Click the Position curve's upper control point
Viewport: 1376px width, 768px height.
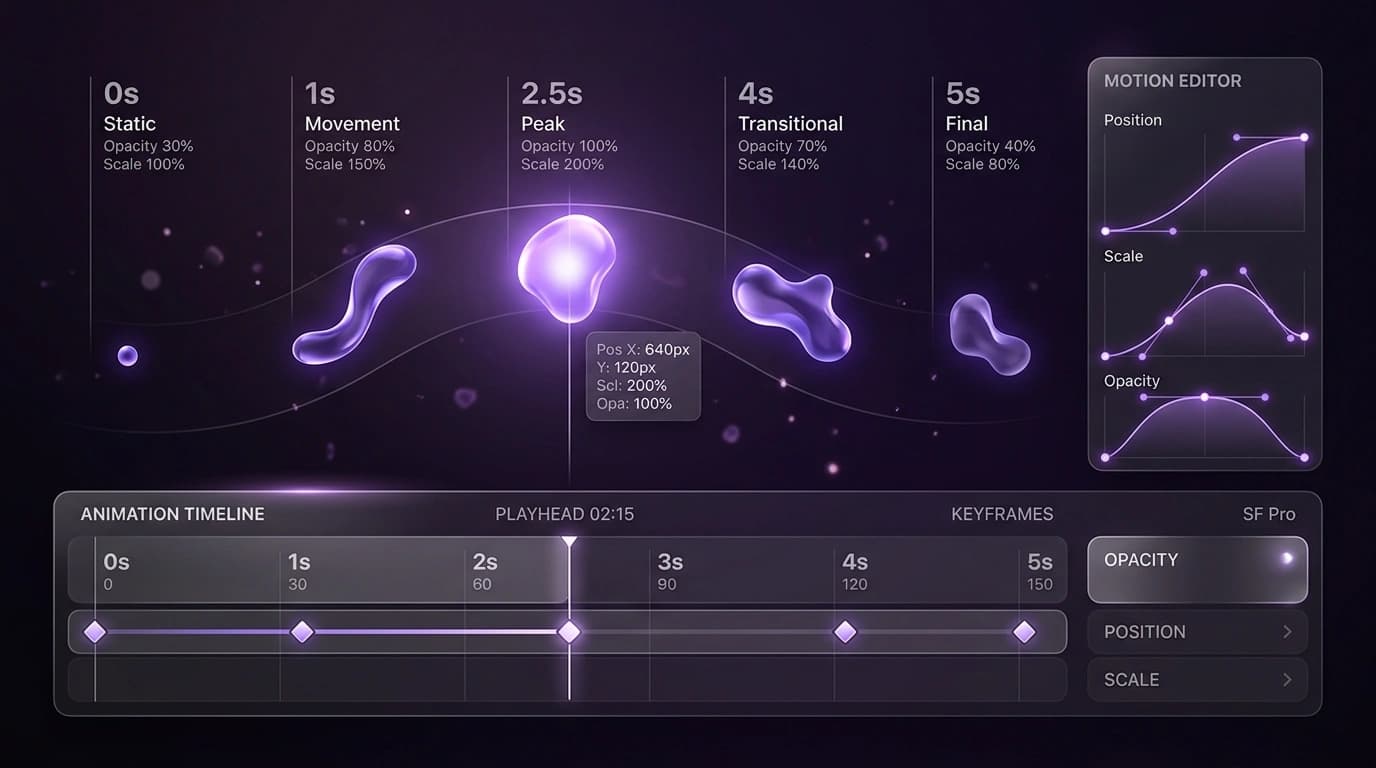pyautogui.click(x=1302, y=137)
